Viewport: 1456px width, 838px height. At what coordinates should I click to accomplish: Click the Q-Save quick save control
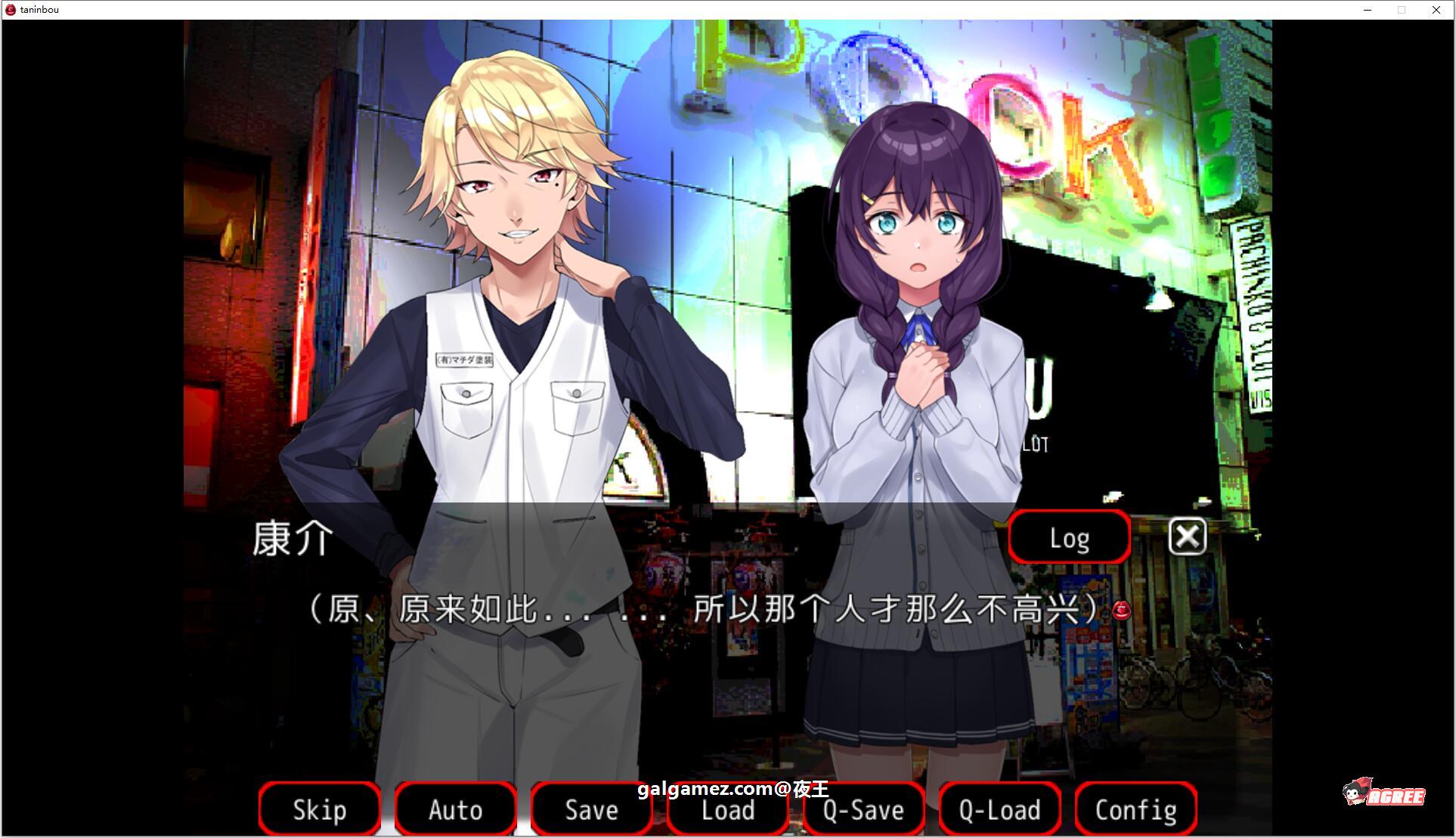click(863, 809)
